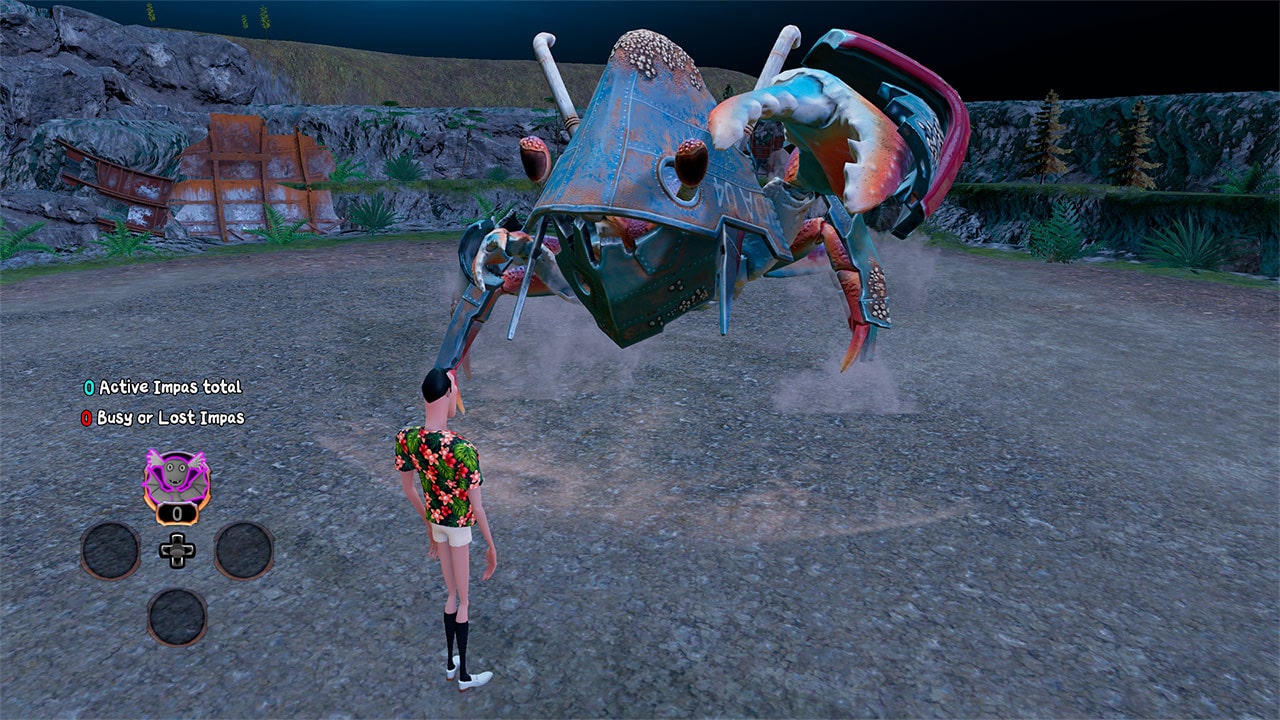Click the Impa count badge showing 0
Image resolution: width=1280 pixels, height=720 pixels.
pyautogui.click(x=177, y=513)
